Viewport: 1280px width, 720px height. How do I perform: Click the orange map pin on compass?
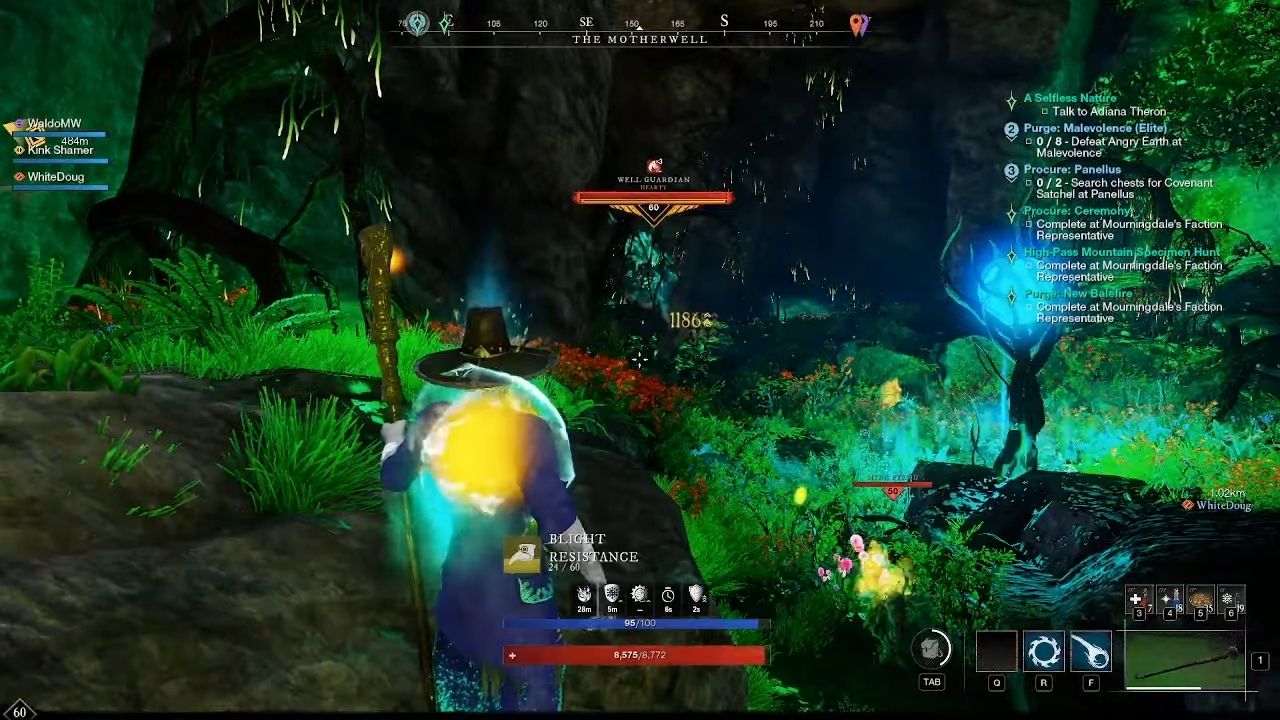[858, 24]
